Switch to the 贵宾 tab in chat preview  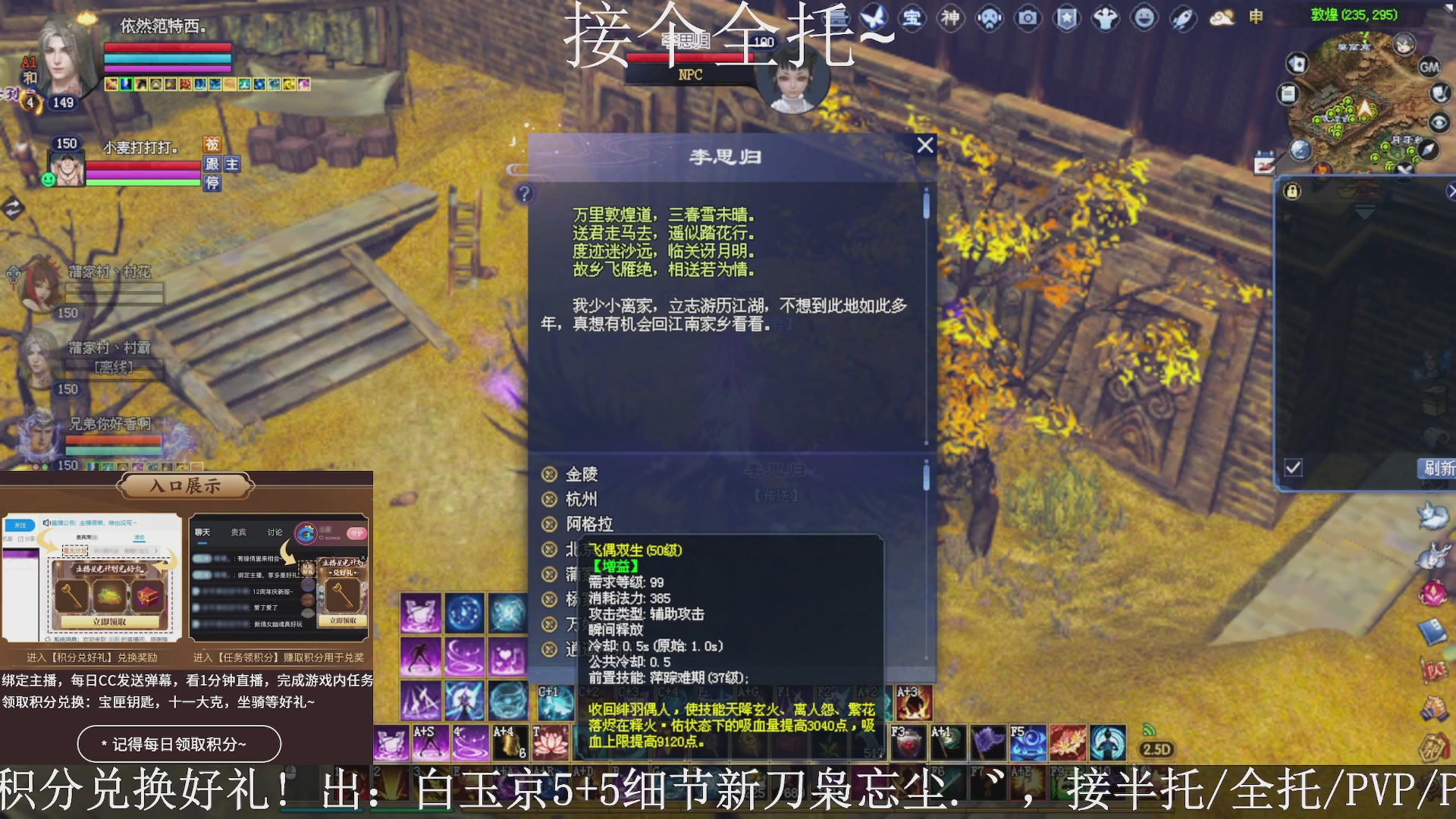click(x=237, y=532)
